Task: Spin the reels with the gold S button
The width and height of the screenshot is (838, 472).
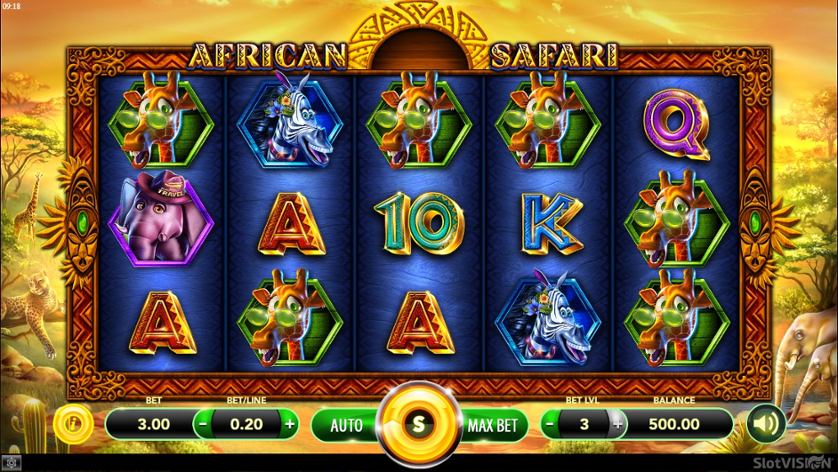Action: tap(419, 423)
